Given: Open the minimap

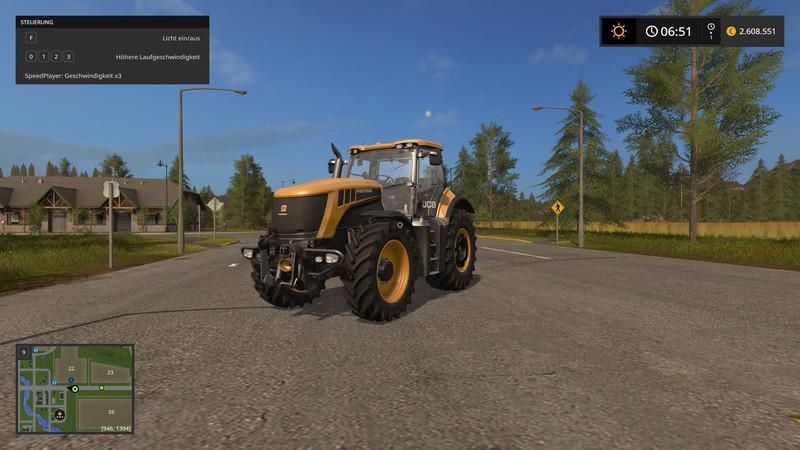Looking at the screenshot, I should [75, 389].
